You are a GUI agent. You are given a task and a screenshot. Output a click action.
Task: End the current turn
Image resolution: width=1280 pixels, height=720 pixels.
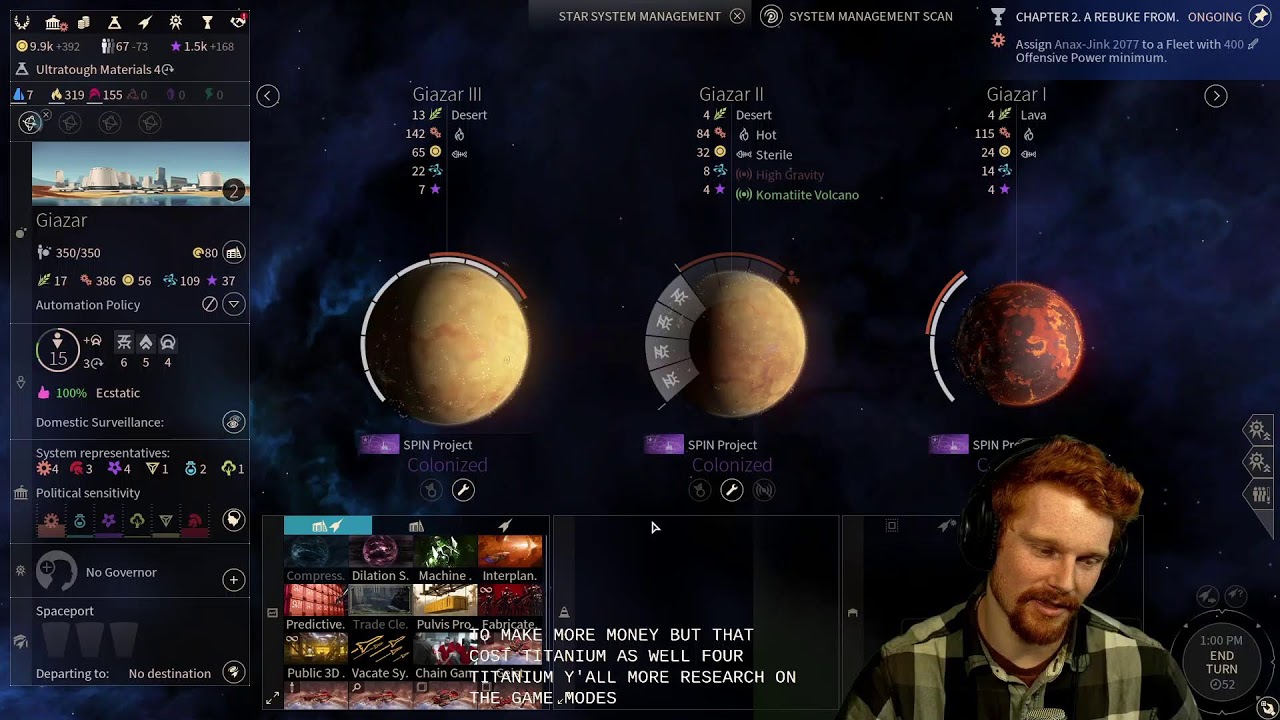1221,662
